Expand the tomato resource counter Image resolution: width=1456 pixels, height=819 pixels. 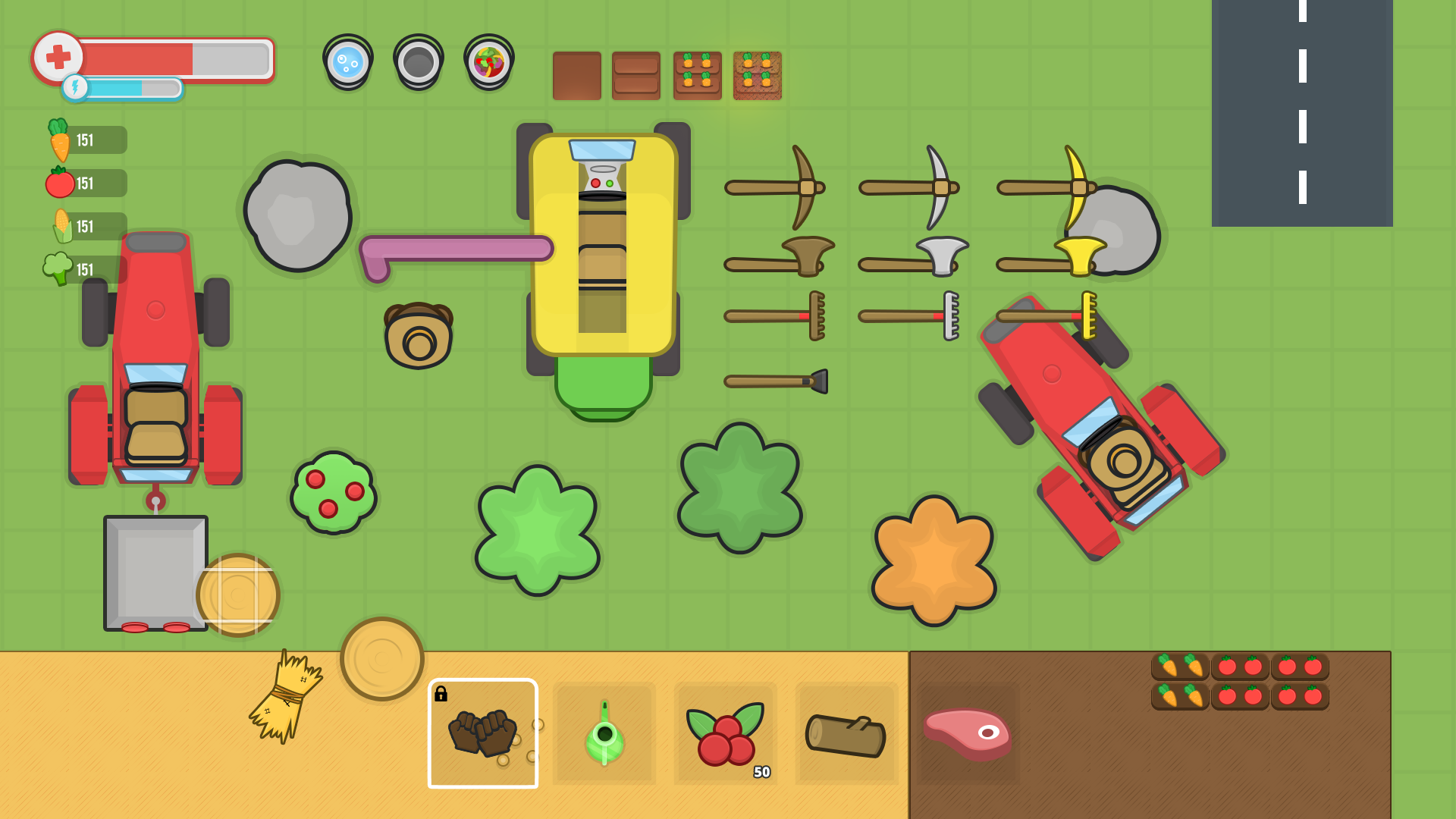click(x=83, y=184)
